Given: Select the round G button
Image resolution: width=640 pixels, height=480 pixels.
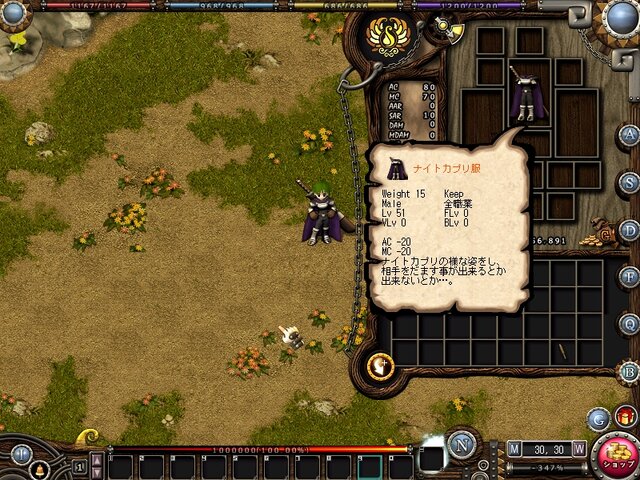Looking at the screenshot, I should coord(598,419).
